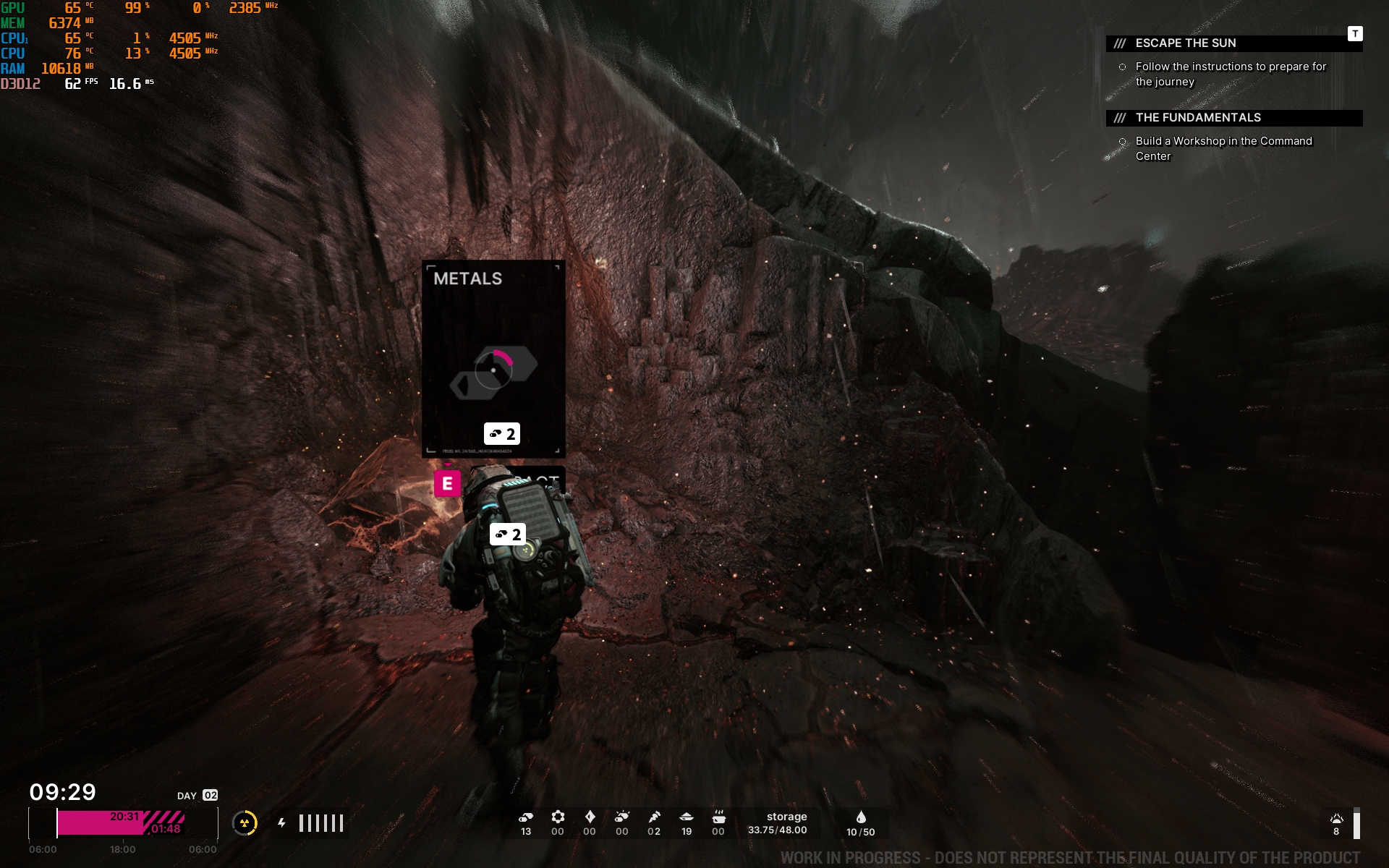Click the lightning bolt battery icon
1389x868 pixels.
[x=282, y=823]
